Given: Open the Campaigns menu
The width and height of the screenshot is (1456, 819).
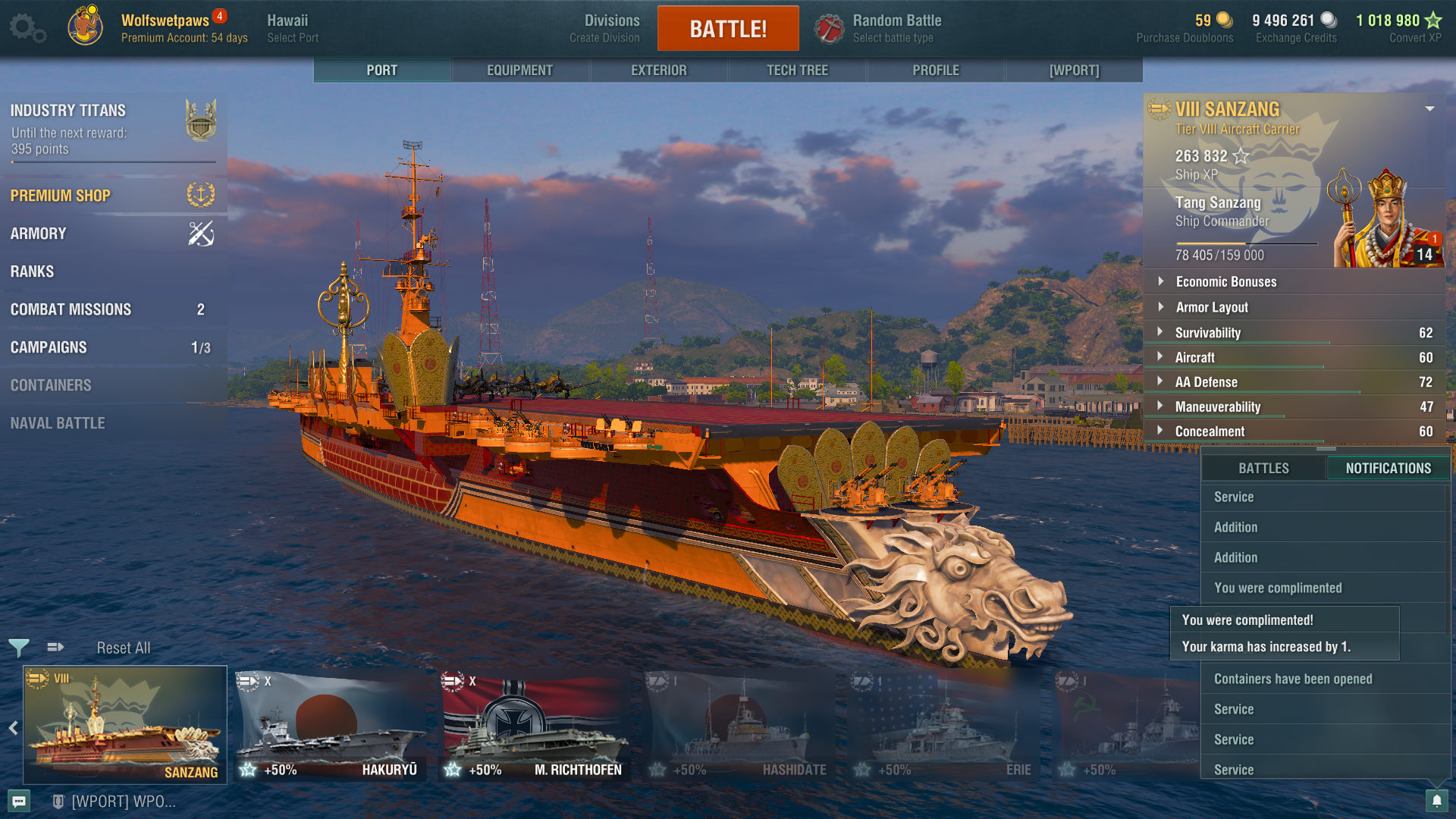Looking at the screenshot, I should [49, 347].
